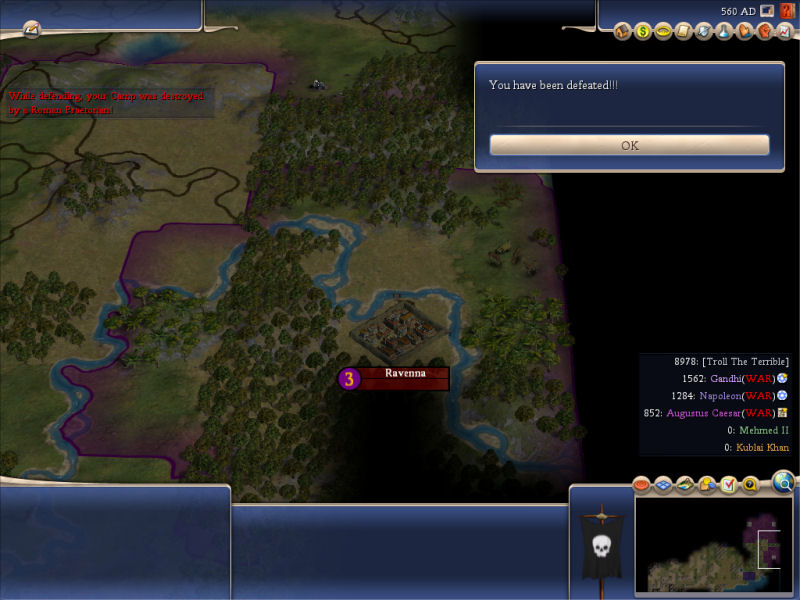Open the civics advisor scroll icon
Viewport: 800px width, 600px height.
[x=684, y=31]
